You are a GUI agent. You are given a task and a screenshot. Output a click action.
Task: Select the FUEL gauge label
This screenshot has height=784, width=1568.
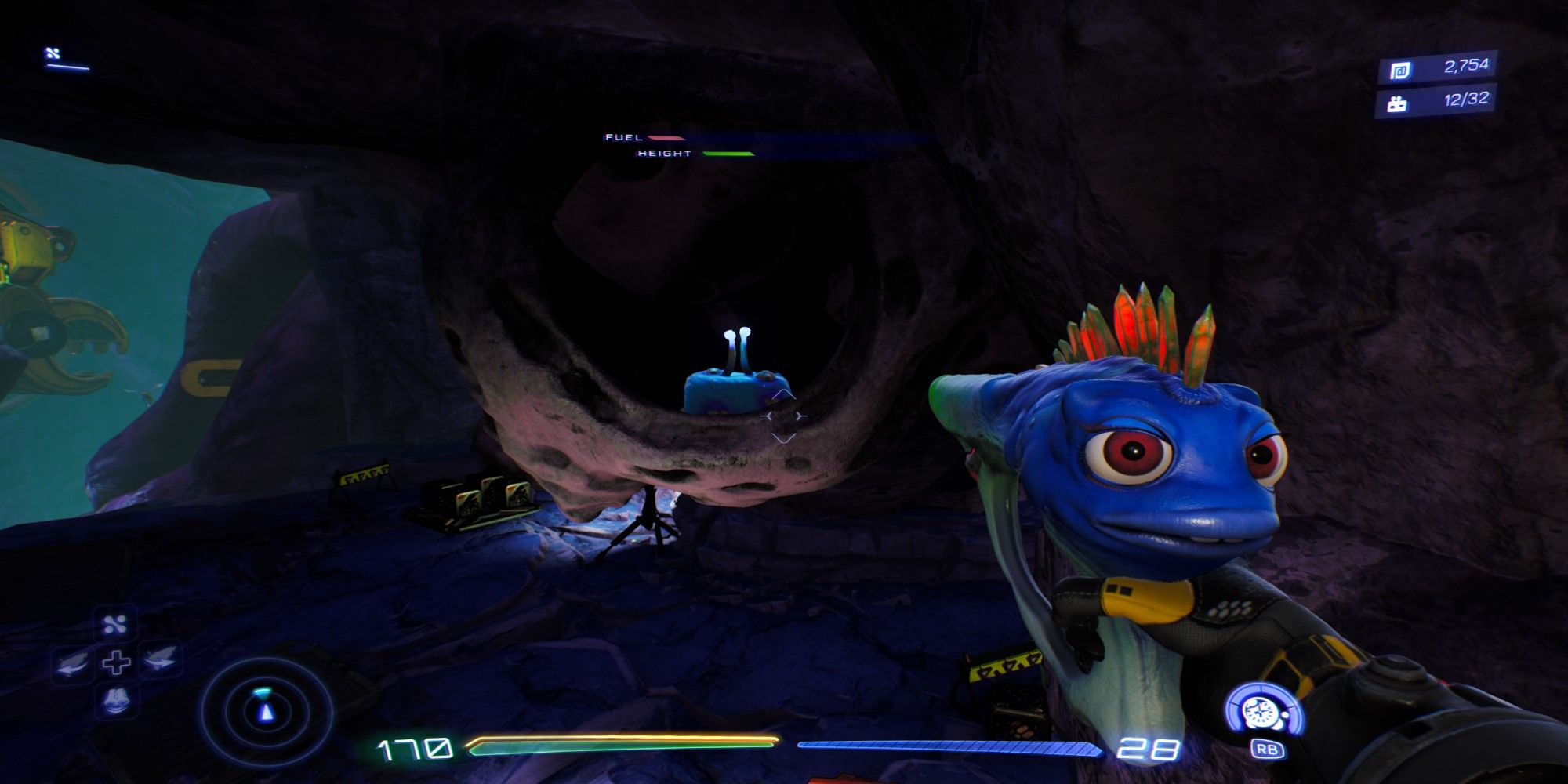click(622, 138)
